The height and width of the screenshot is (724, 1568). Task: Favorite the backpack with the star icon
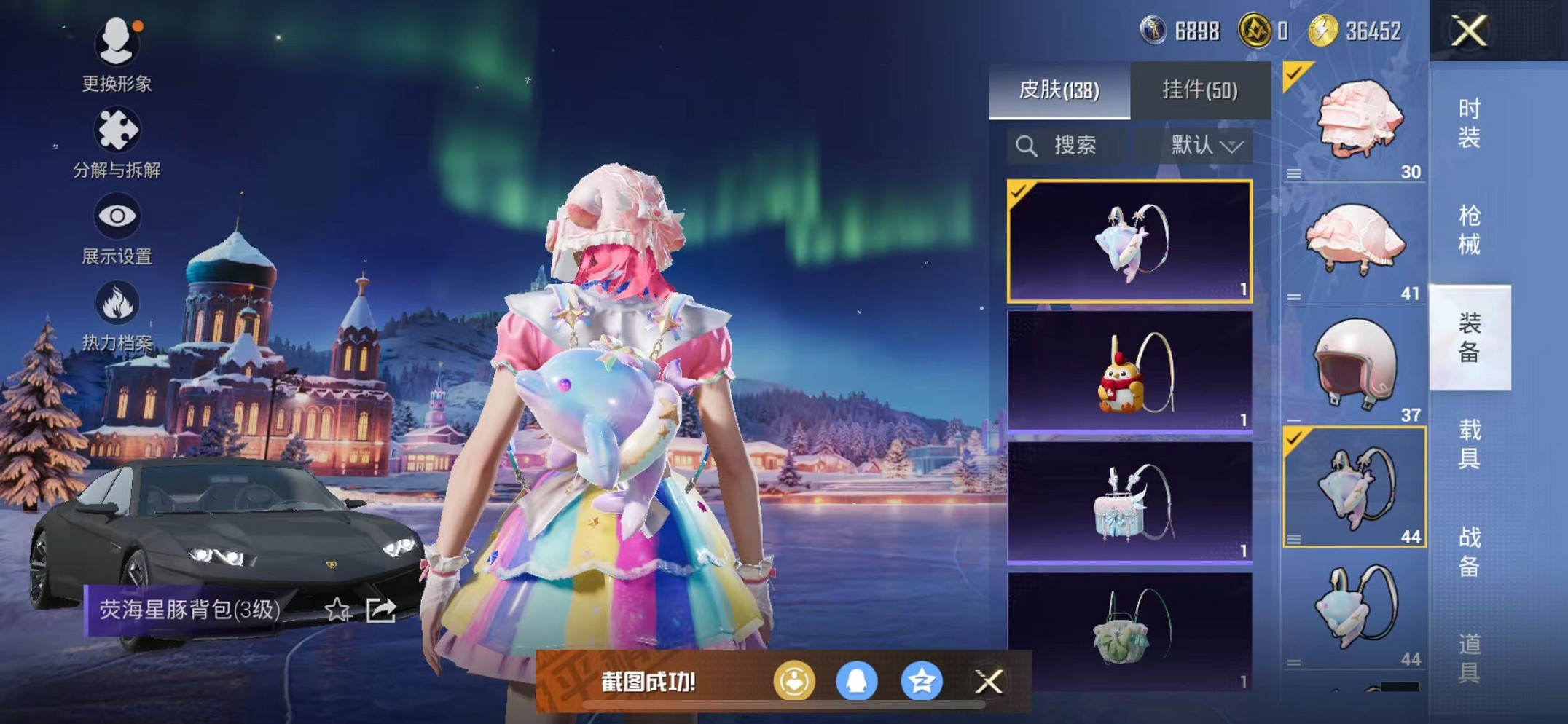click(337, 610)
